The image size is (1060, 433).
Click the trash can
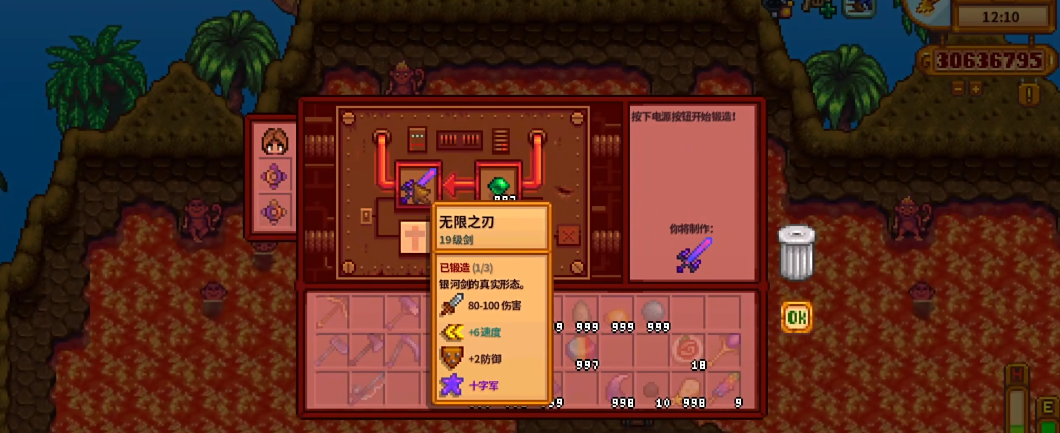pos(796,253)
